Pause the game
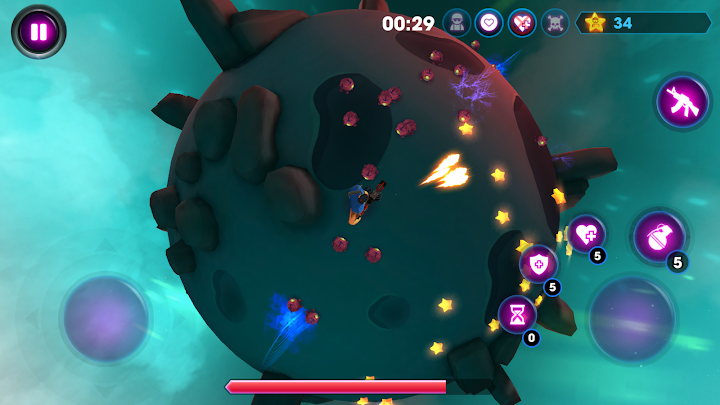 coord(38,32)
